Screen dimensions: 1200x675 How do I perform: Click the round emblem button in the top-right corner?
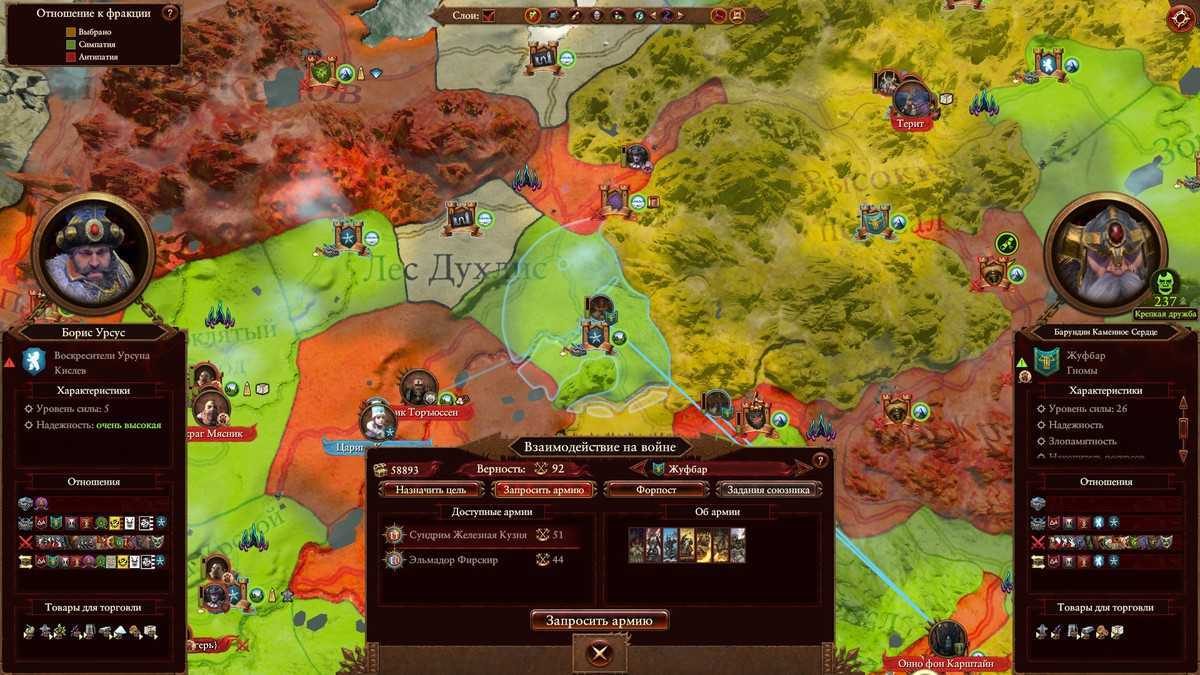(1181, 19)
